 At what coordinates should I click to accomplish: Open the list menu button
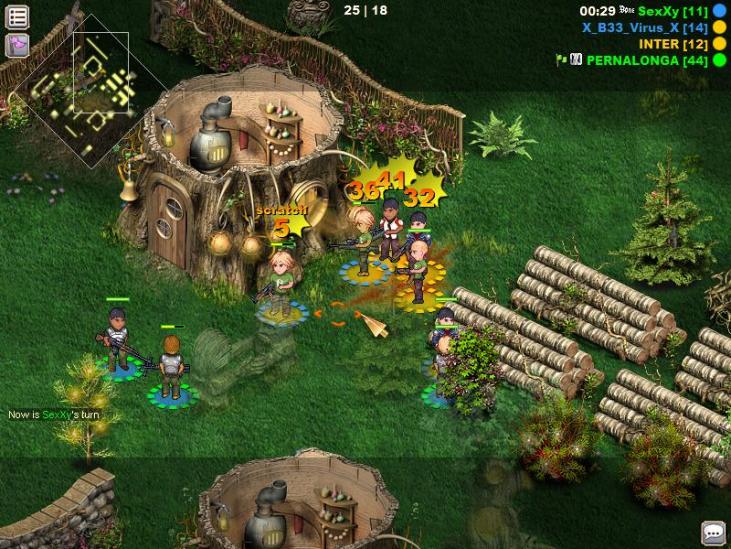coord(17,17)
